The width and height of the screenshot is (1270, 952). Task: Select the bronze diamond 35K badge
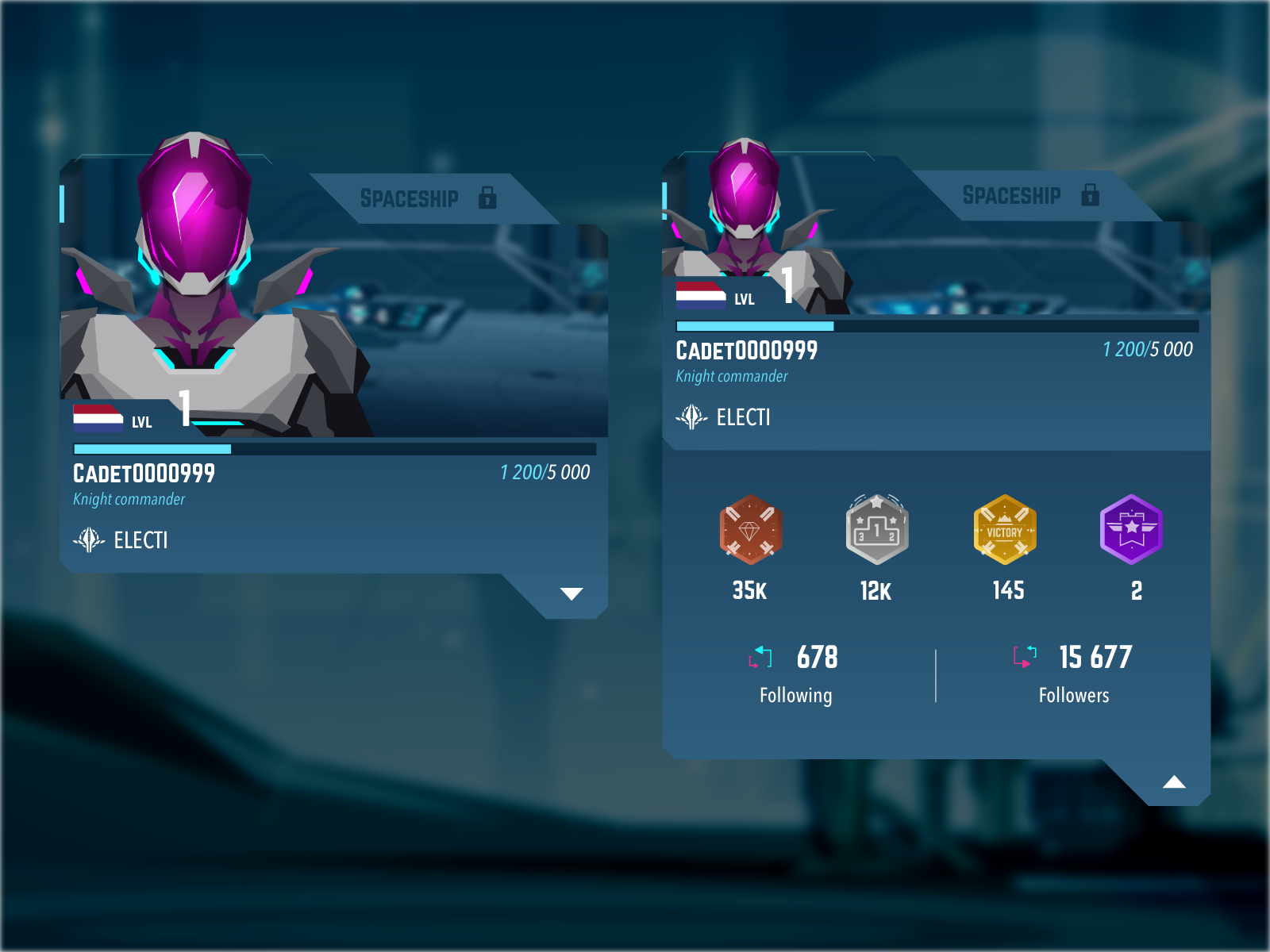[x=750, y=530]
